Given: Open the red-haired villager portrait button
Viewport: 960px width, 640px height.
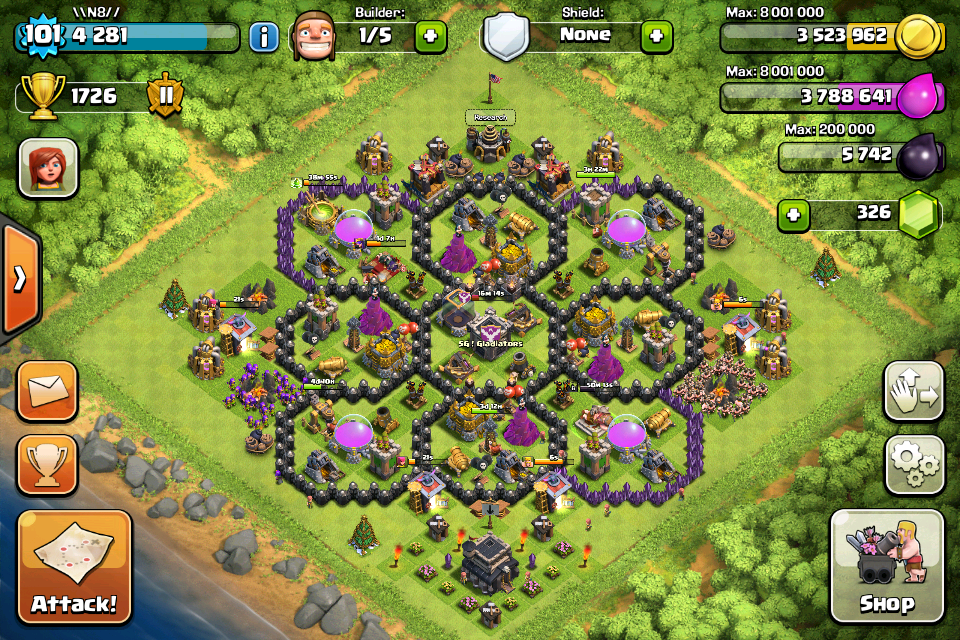Looking at the screenshot, I should pyautogui.click(x=48, y=167).
